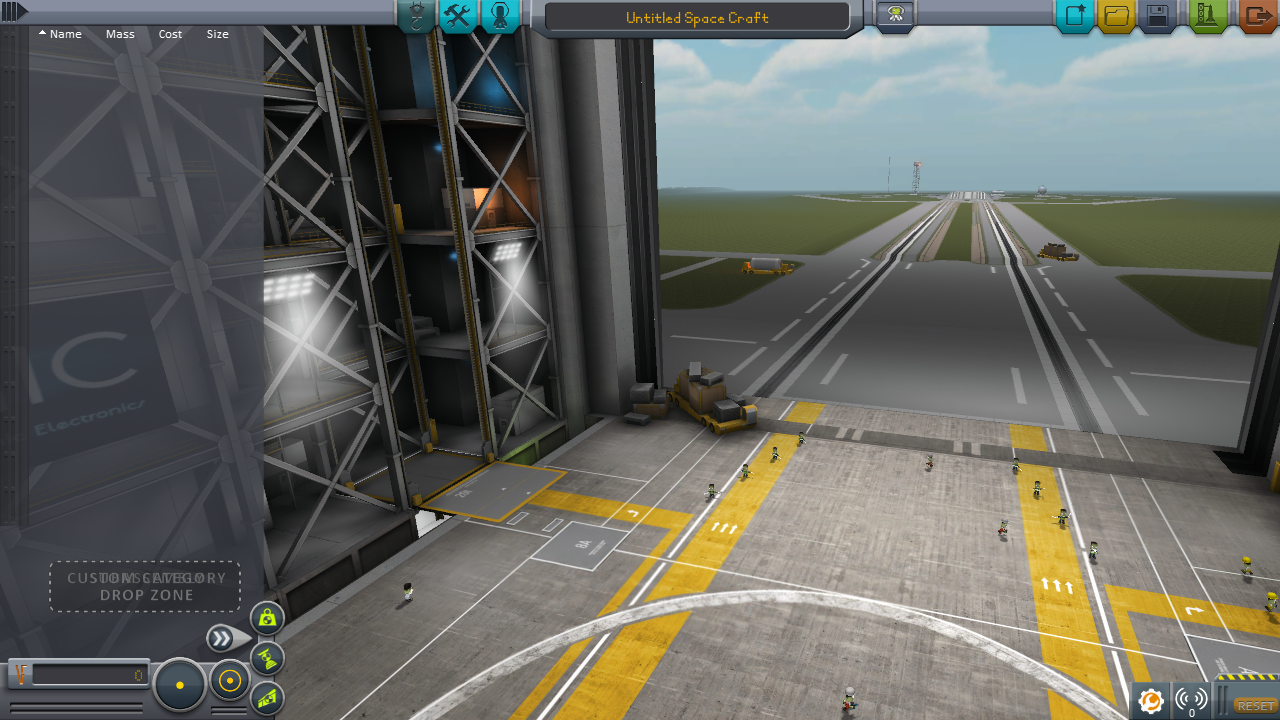Toggle the center of mass indicator
1280x720 pixels.
tap(267, 618)
